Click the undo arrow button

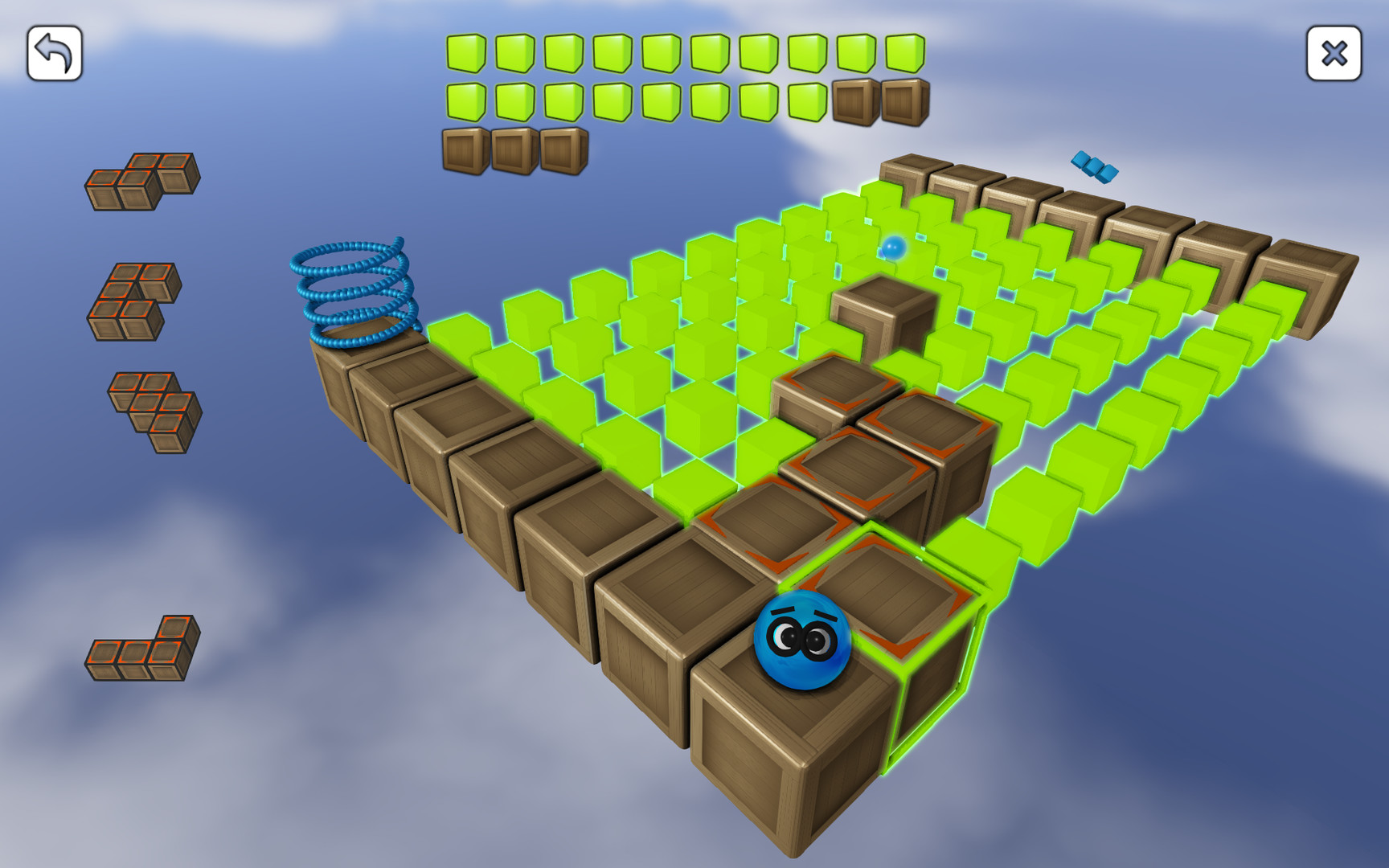tap(56, 51)
